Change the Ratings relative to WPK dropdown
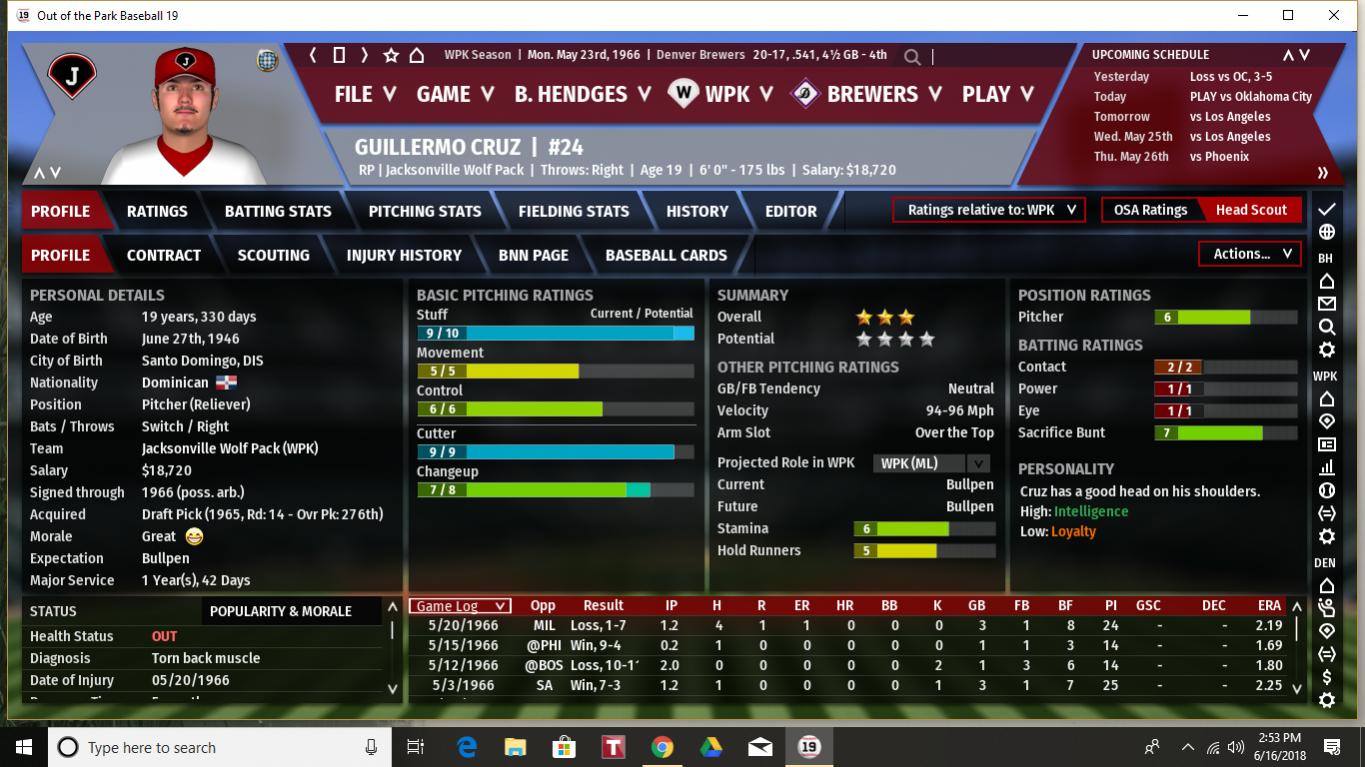 (990, 210)
